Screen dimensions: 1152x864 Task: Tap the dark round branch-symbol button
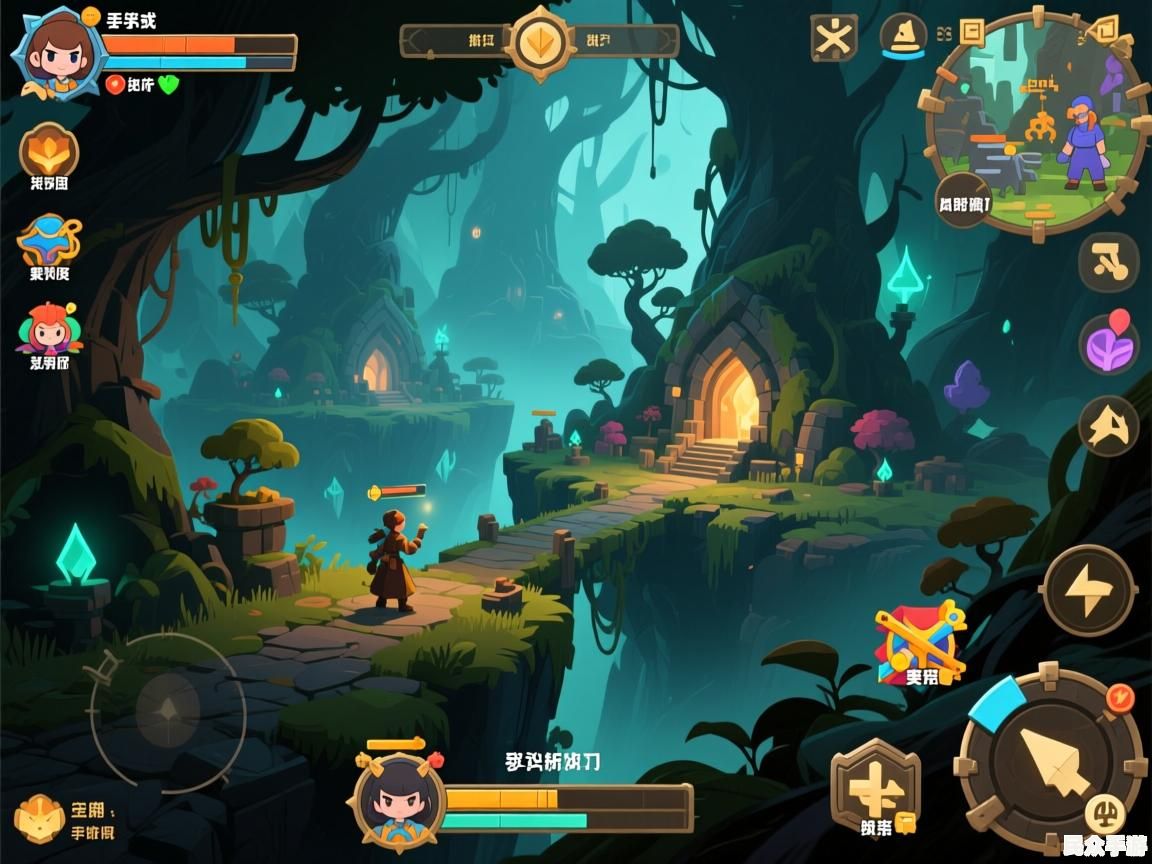point(1108,262)
